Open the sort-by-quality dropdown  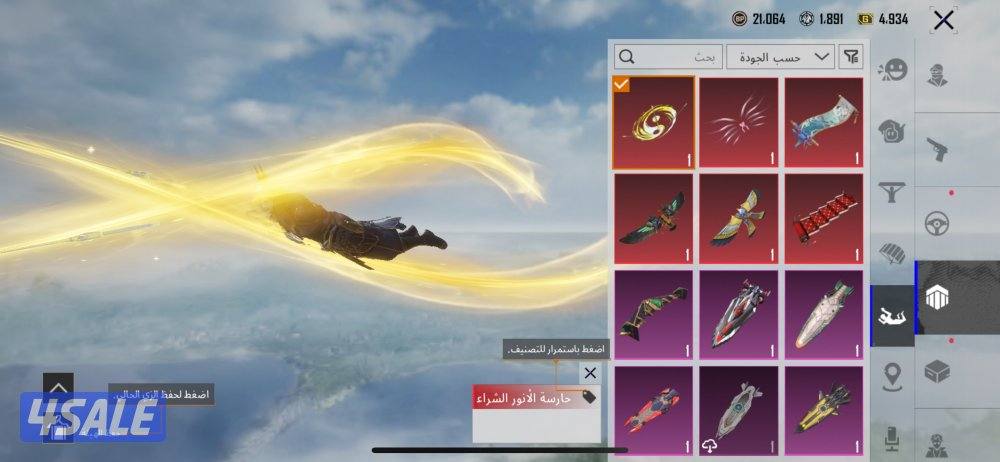point(781,57)
